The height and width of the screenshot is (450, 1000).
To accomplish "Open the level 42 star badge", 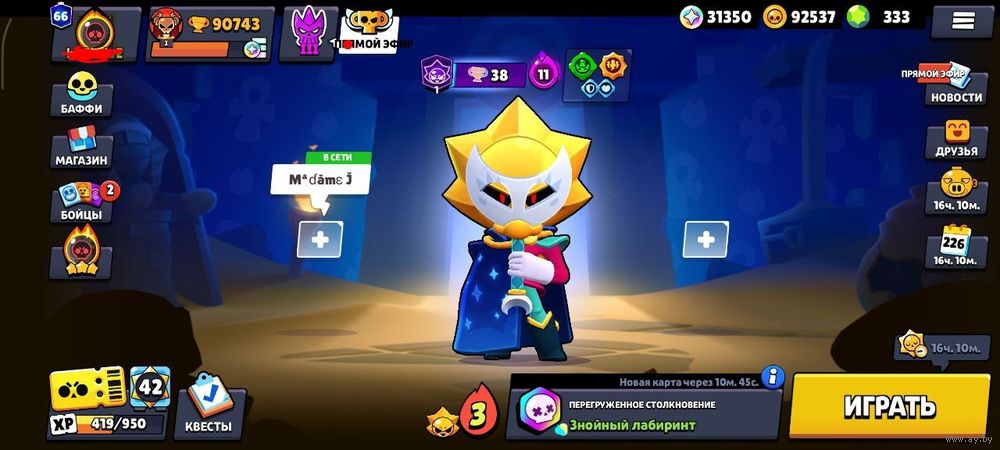I will click(151, 388).
